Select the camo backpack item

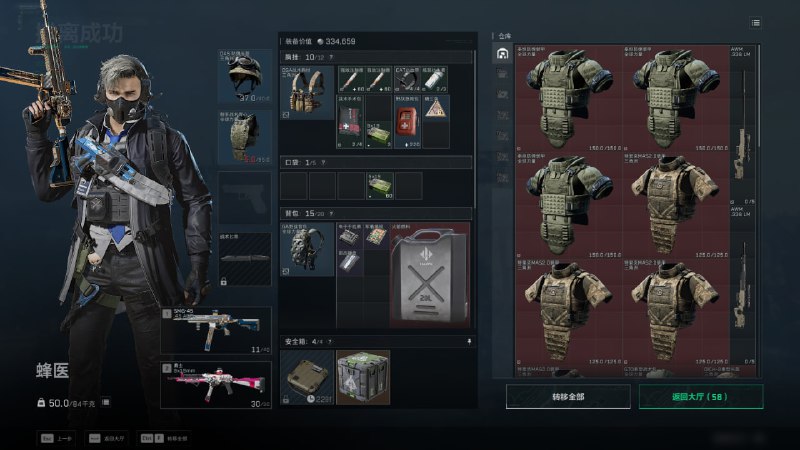307,250
